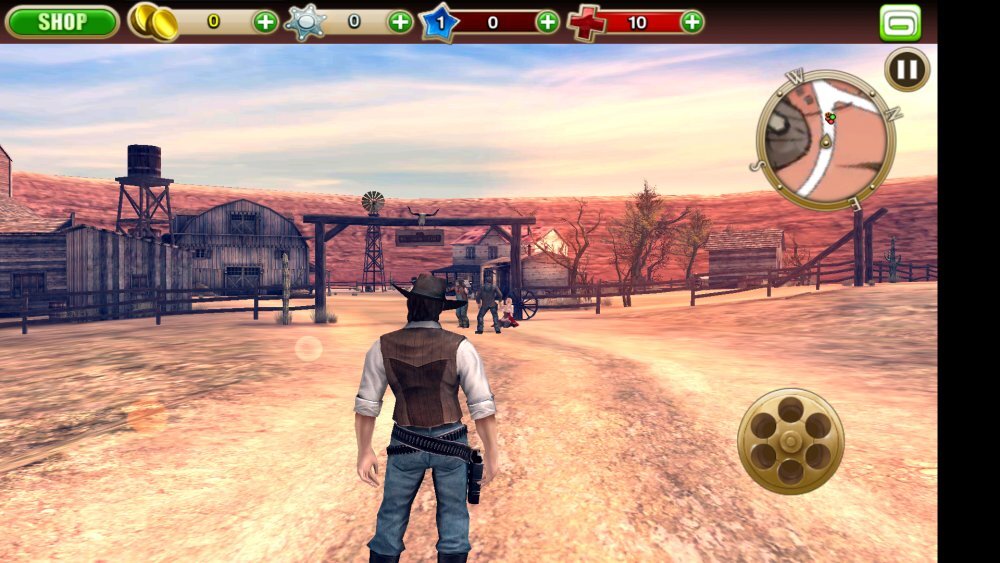Tap the plus beside the sheriff star counter
Viewport: 1000px width, 563px height.
400,21
